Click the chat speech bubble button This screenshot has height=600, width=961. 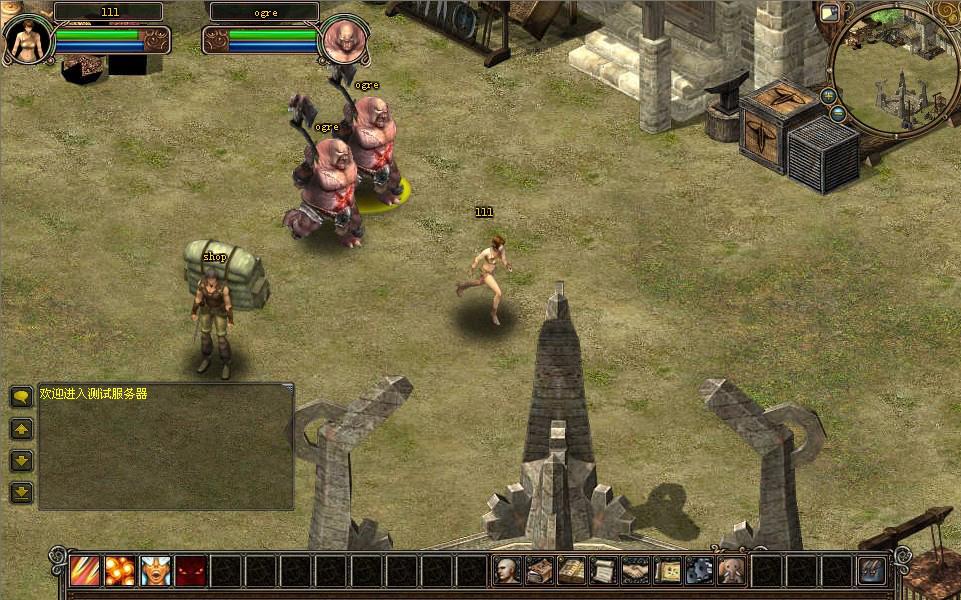[x=21, y=397]
